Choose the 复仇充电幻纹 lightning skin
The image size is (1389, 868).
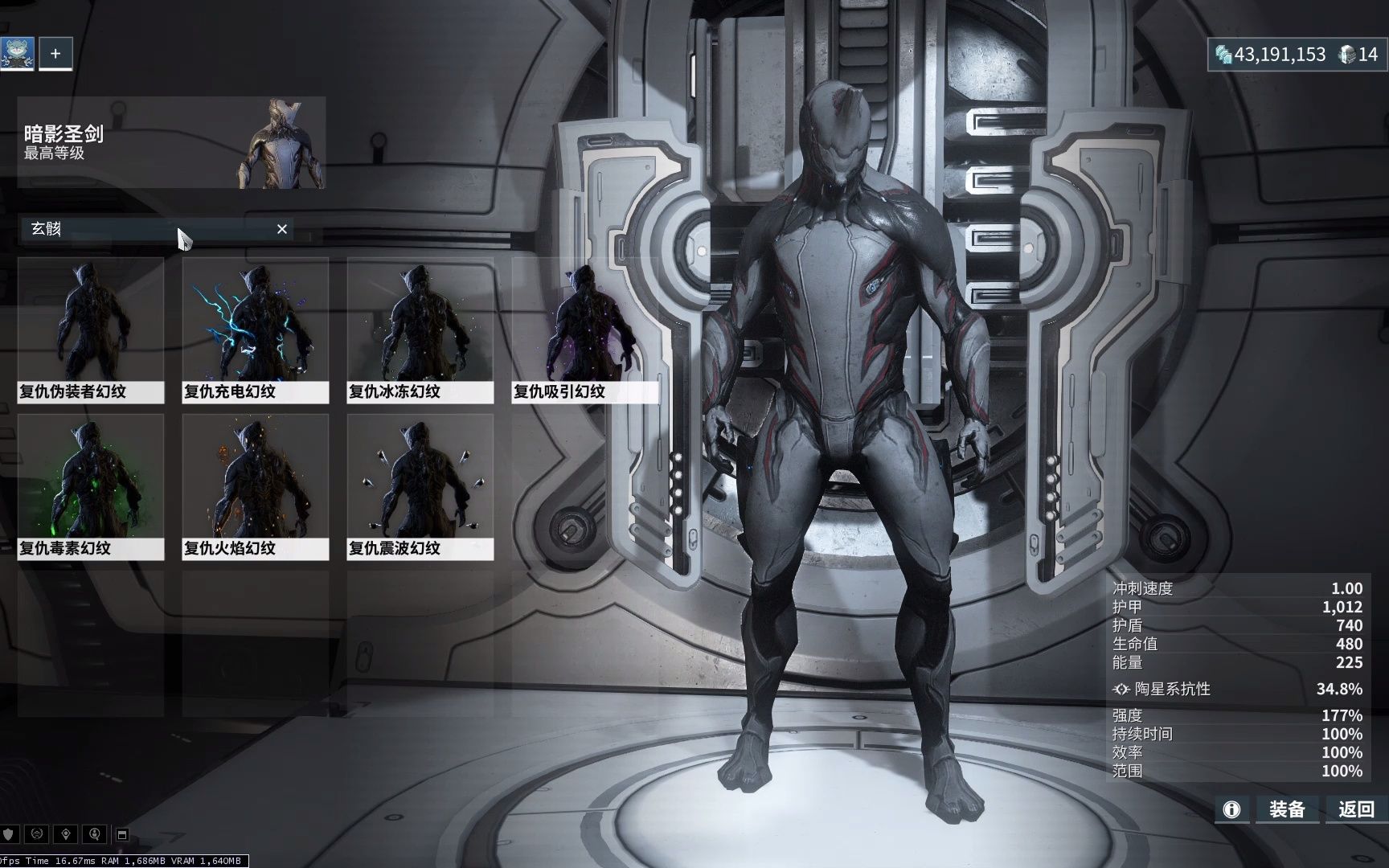click(x=256, y=330)
